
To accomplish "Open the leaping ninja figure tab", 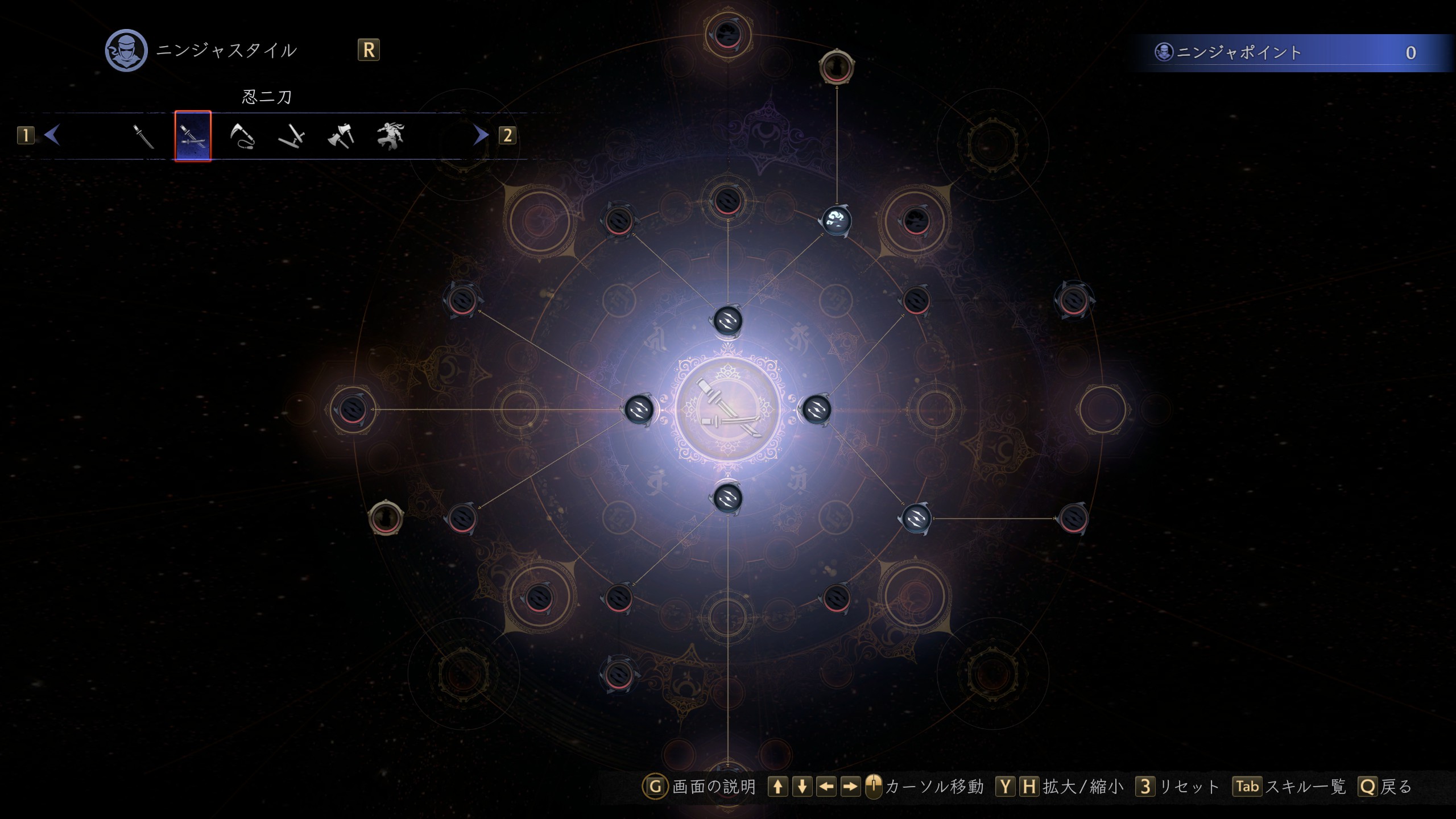I will 390,136.
